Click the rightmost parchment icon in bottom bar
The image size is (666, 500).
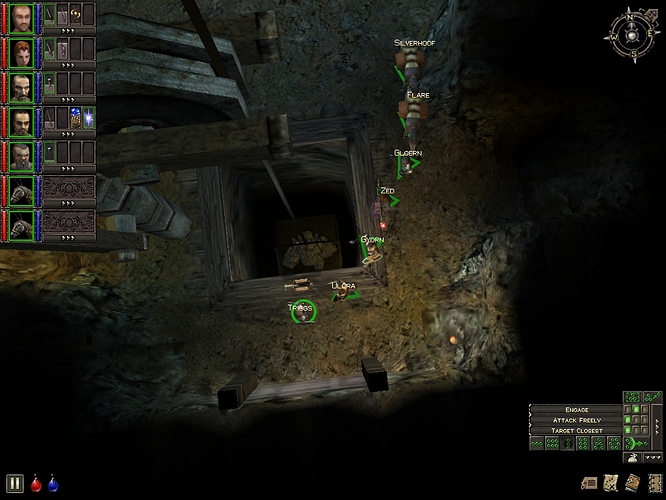coord(654,482)
